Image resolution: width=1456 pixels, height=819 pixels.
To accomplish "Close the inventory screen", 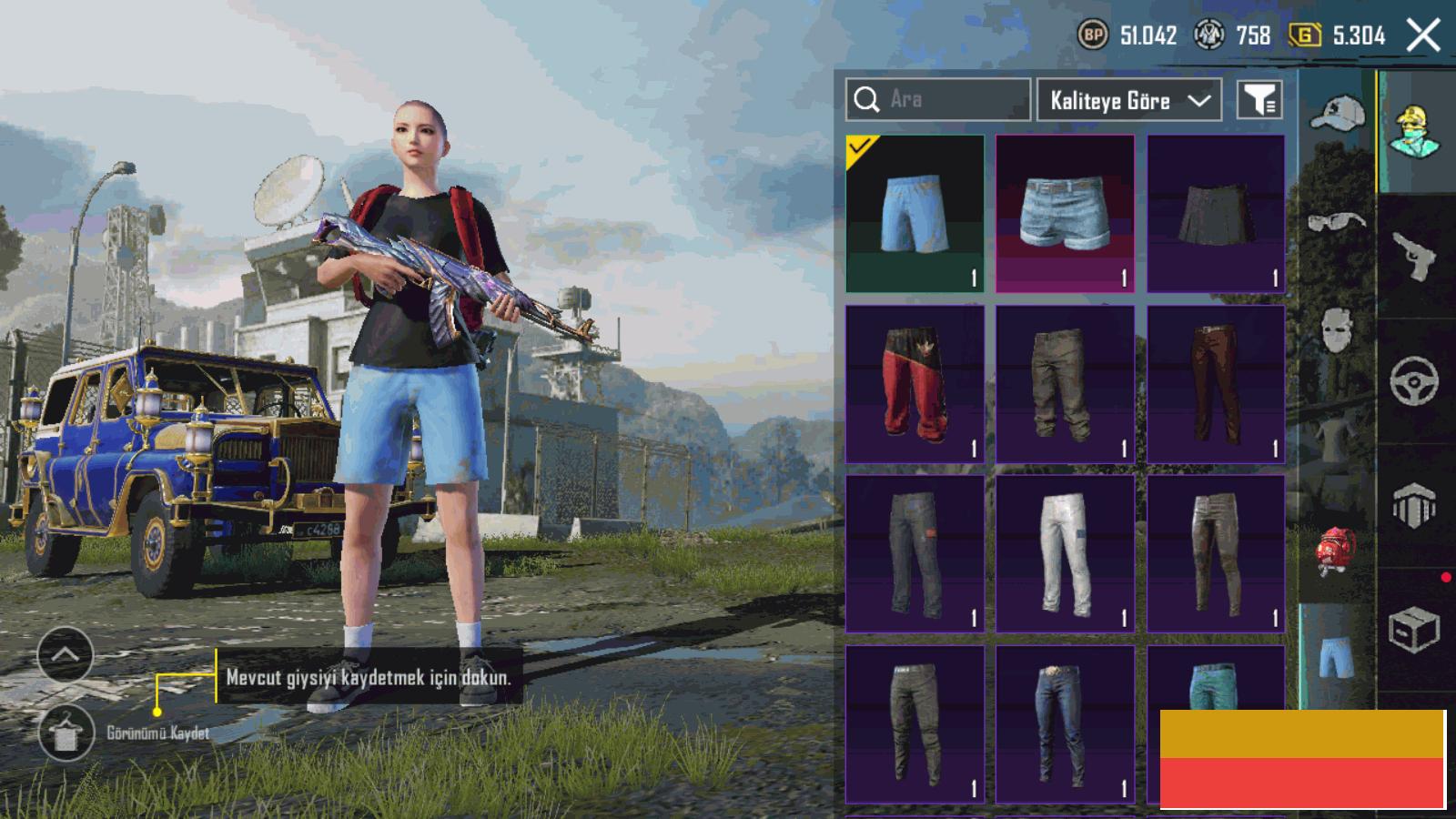I will (x=1423, y=36).
